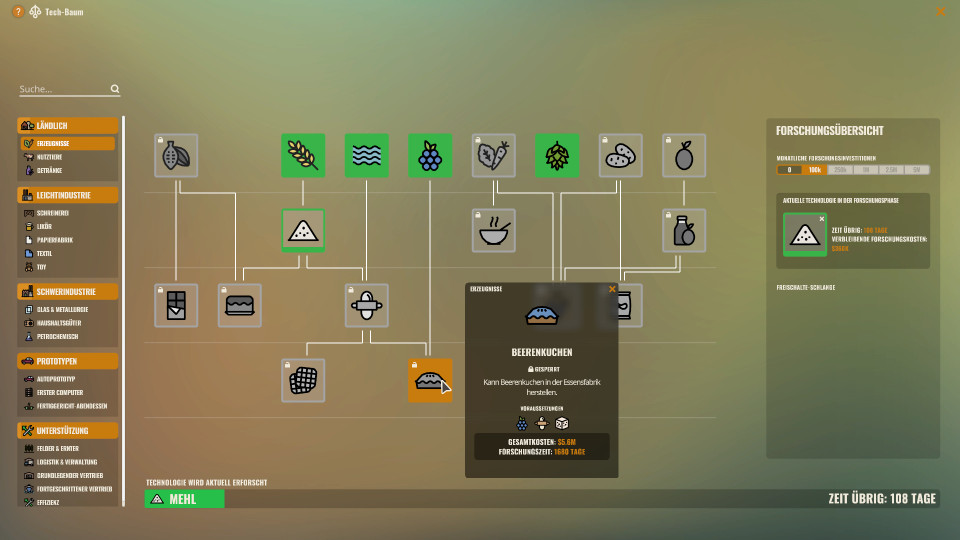Close the Beerenkuchen tooltip popup
The width and height of the screenshot is (960, 540).
pos(612,289)
